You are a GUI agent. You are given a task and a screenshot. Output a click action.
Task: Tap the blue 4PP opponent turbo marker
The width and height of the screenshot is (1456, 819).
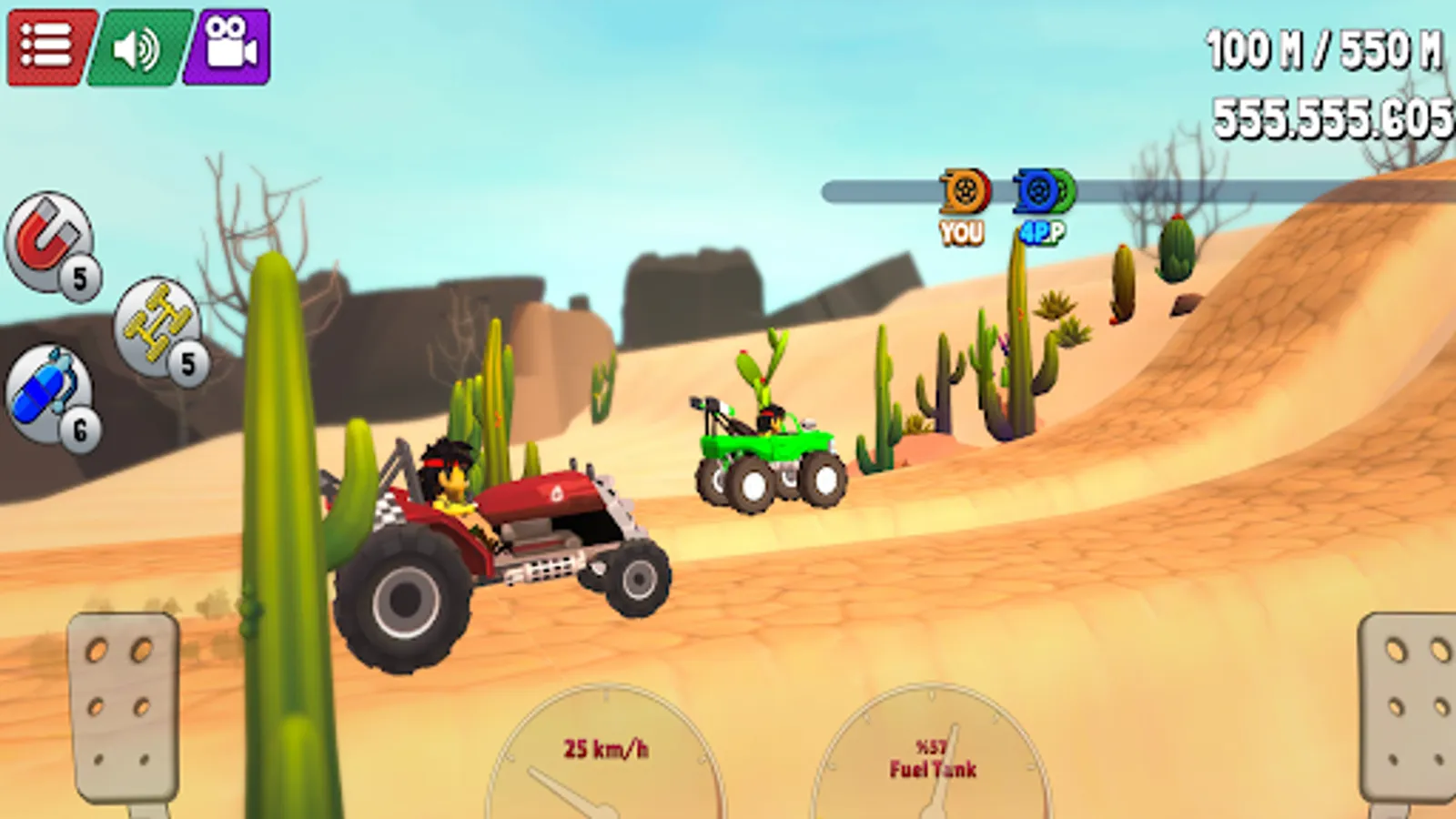click(1037, 193)
